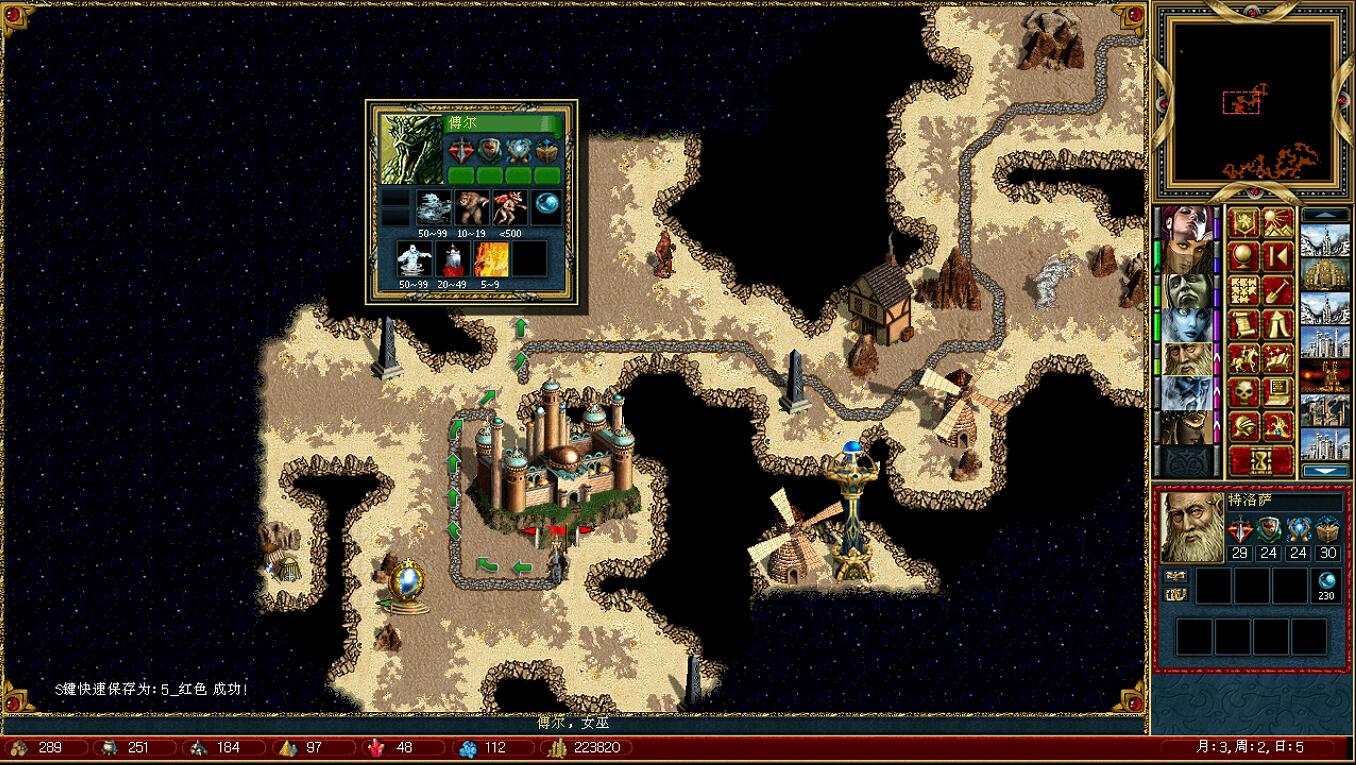This screenshot has height=765, width=1356.
Task: Open the scenario info scroll button
Action: point(1243,325)
